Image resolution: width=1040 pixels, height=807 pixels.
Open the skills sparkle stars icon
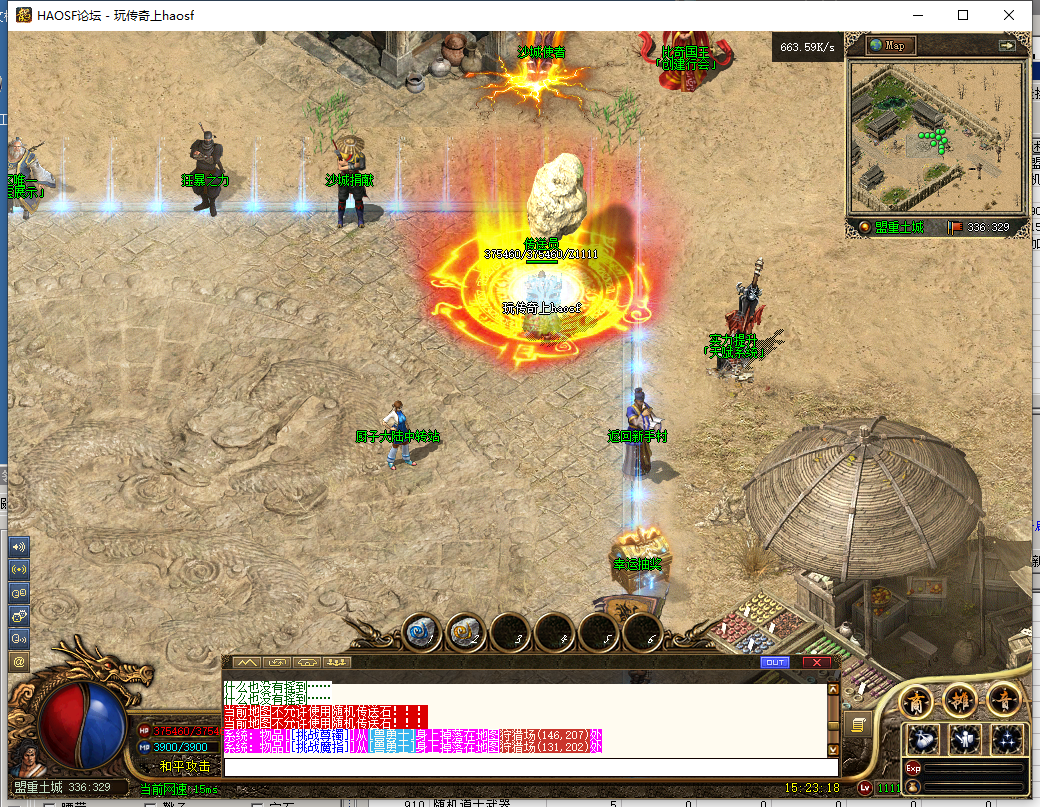[1007, 740]
